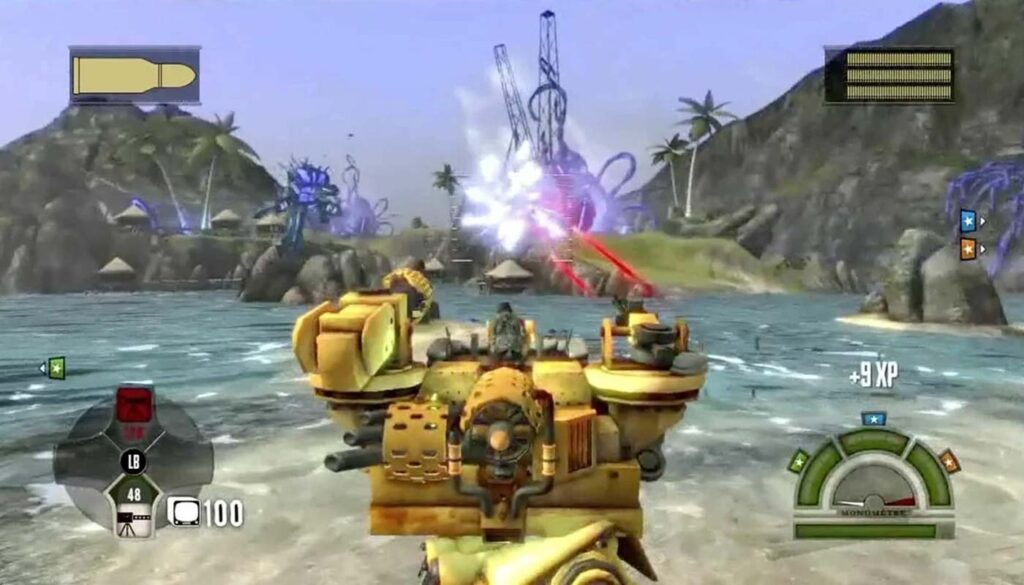Click the orange star badge on the gauge

pyautogui.click(x=948, y=461)
